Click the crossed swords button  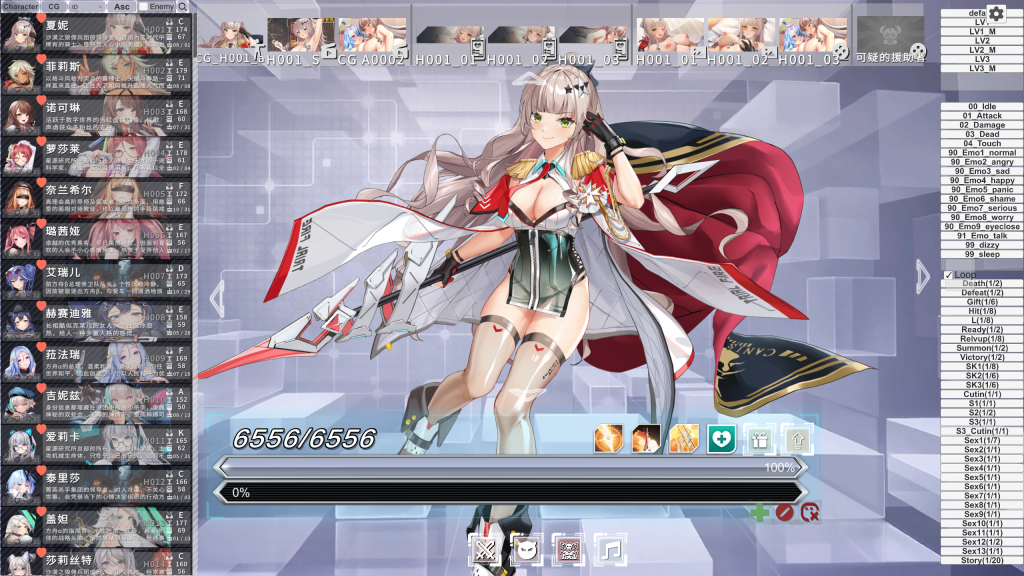pyautogui.click(x=485, y=549)
